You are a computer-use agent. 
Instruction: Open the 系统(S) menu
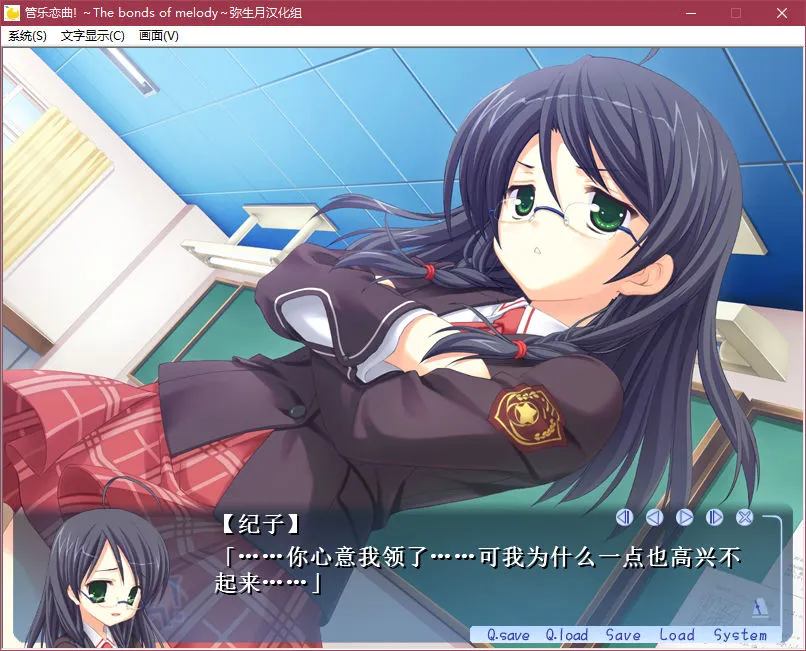click(27, 36)
